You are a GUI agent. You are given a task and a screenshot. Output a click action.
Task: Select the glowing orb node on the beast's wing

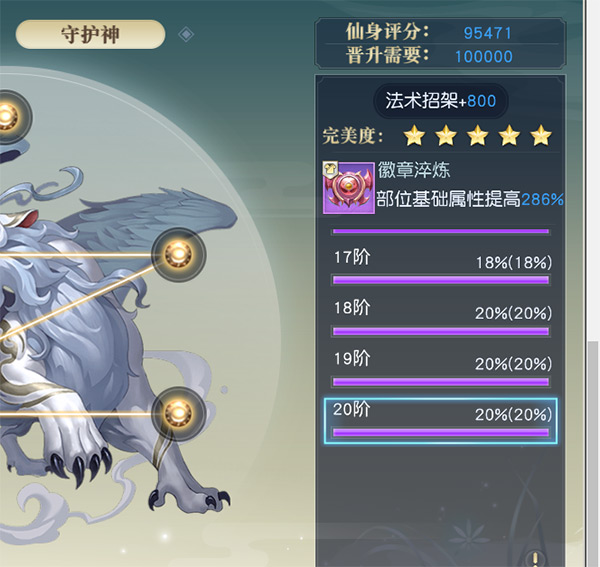178,255
